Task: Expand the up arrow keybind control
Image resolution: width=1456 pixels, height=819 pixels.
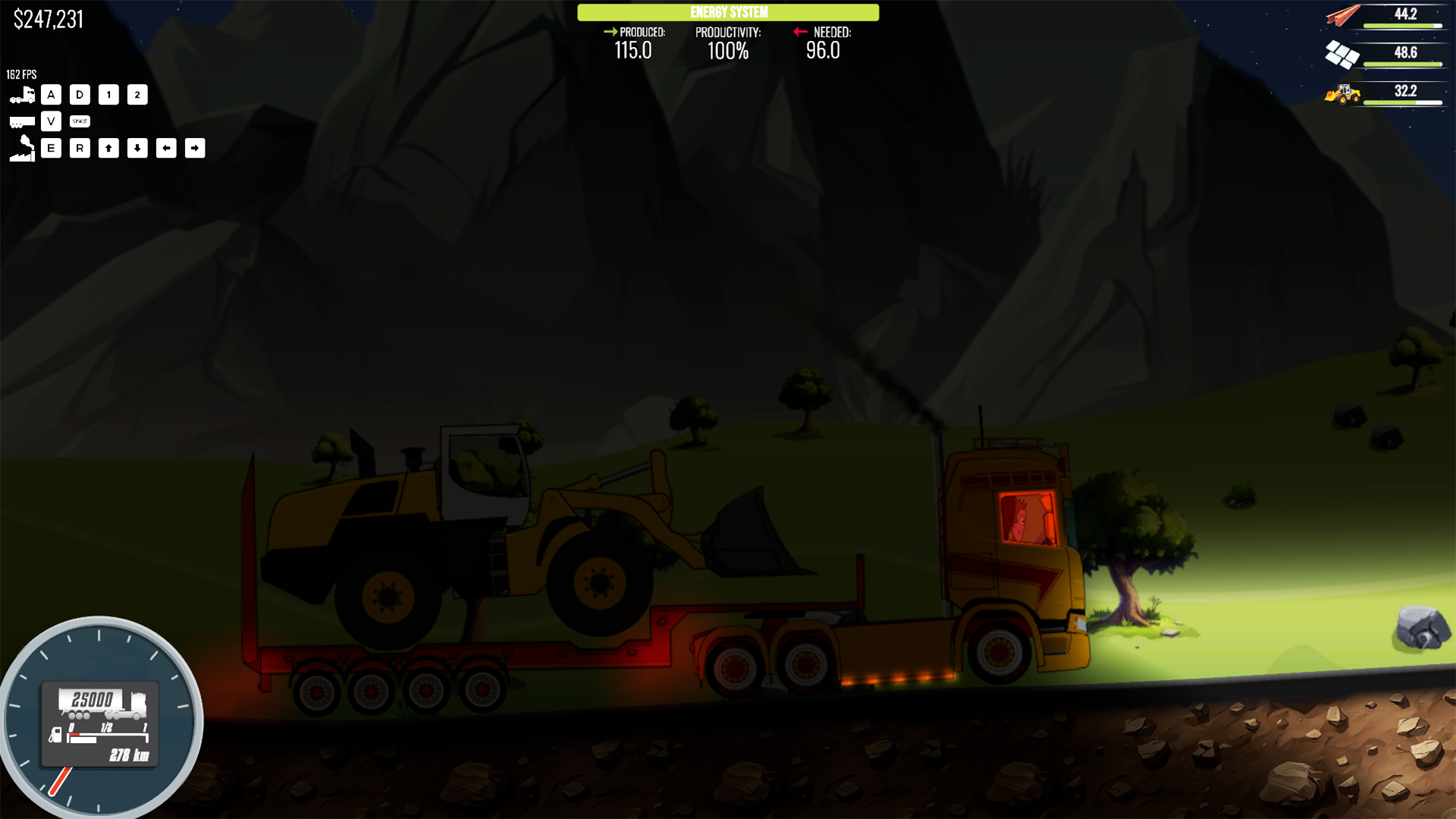Action: [108, 149]
